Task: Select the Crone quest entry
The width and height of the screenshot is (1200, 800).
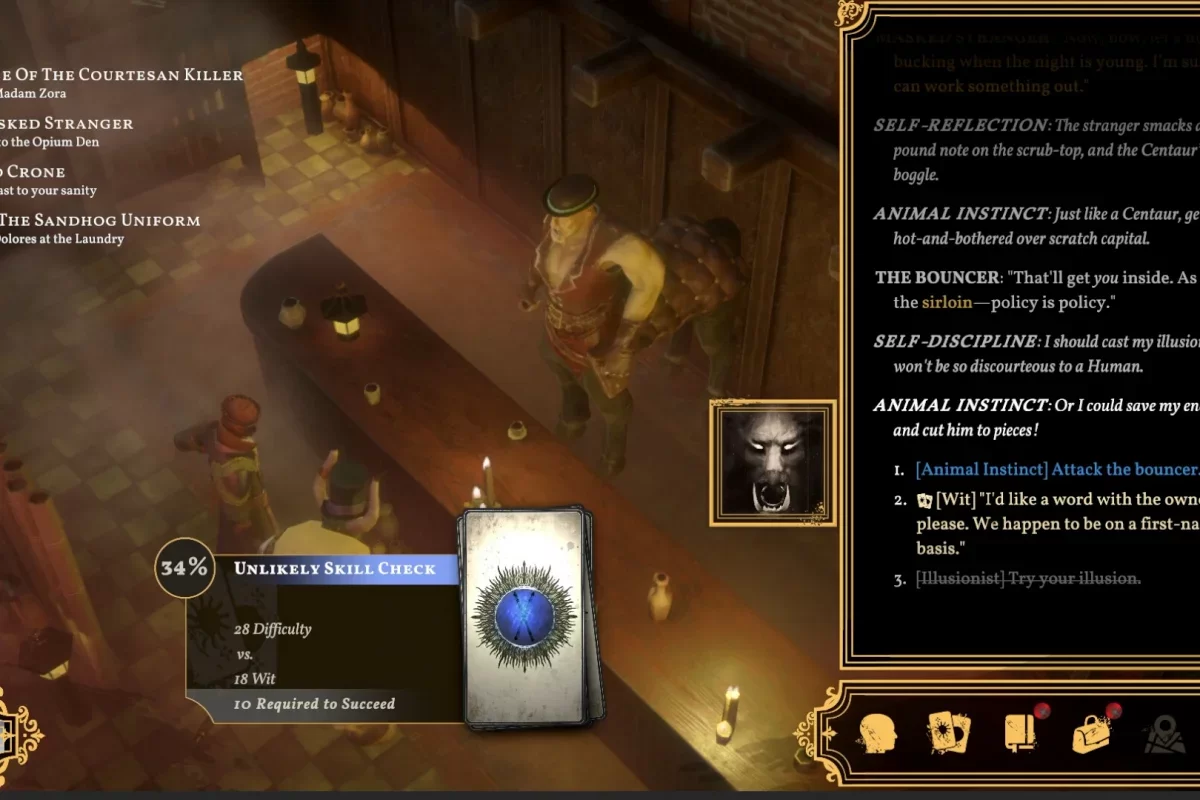Action: tap(33, 172)
